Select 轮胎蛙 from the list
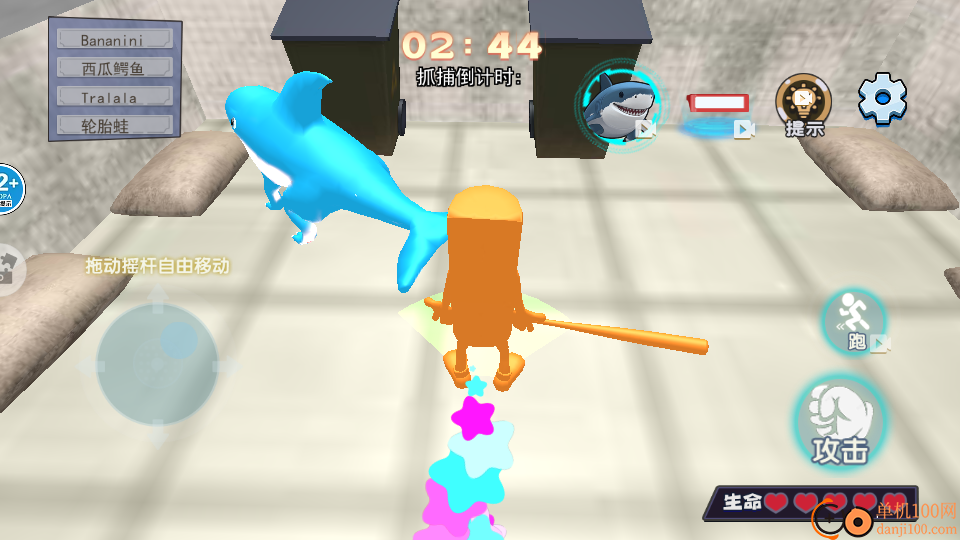 (x=115, y=126)
